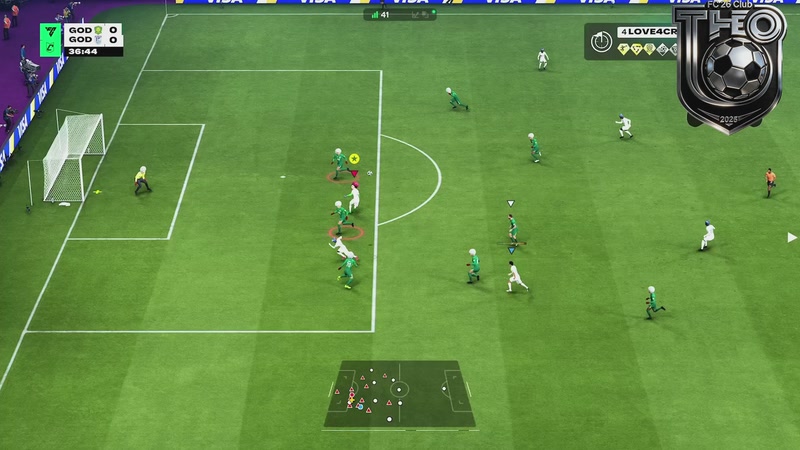Screen dimensions: 800x450
Task: Select the 4LOVE4CR player name tag
Action: (x=647, y=33)
